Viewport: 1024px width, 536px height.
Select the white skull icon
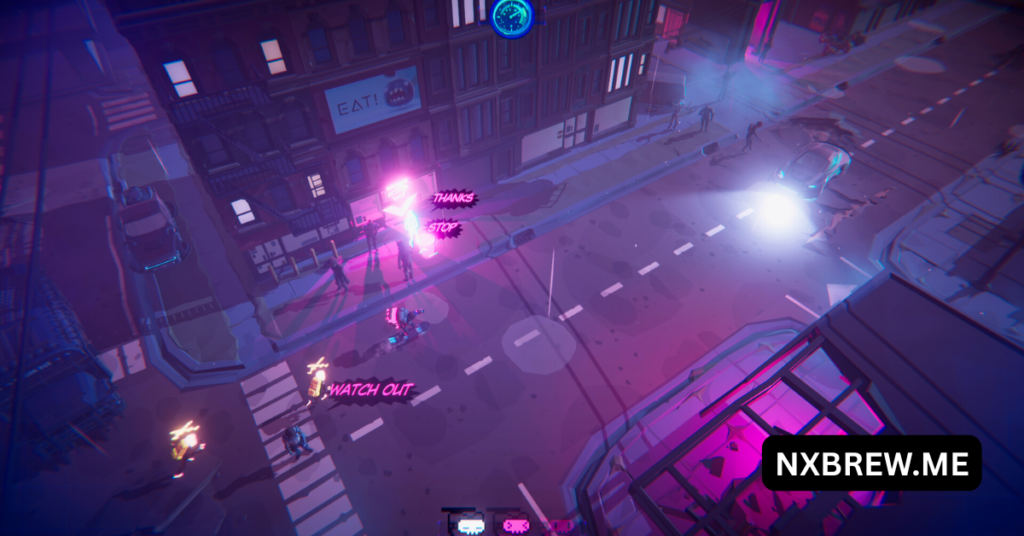point(471,524)
